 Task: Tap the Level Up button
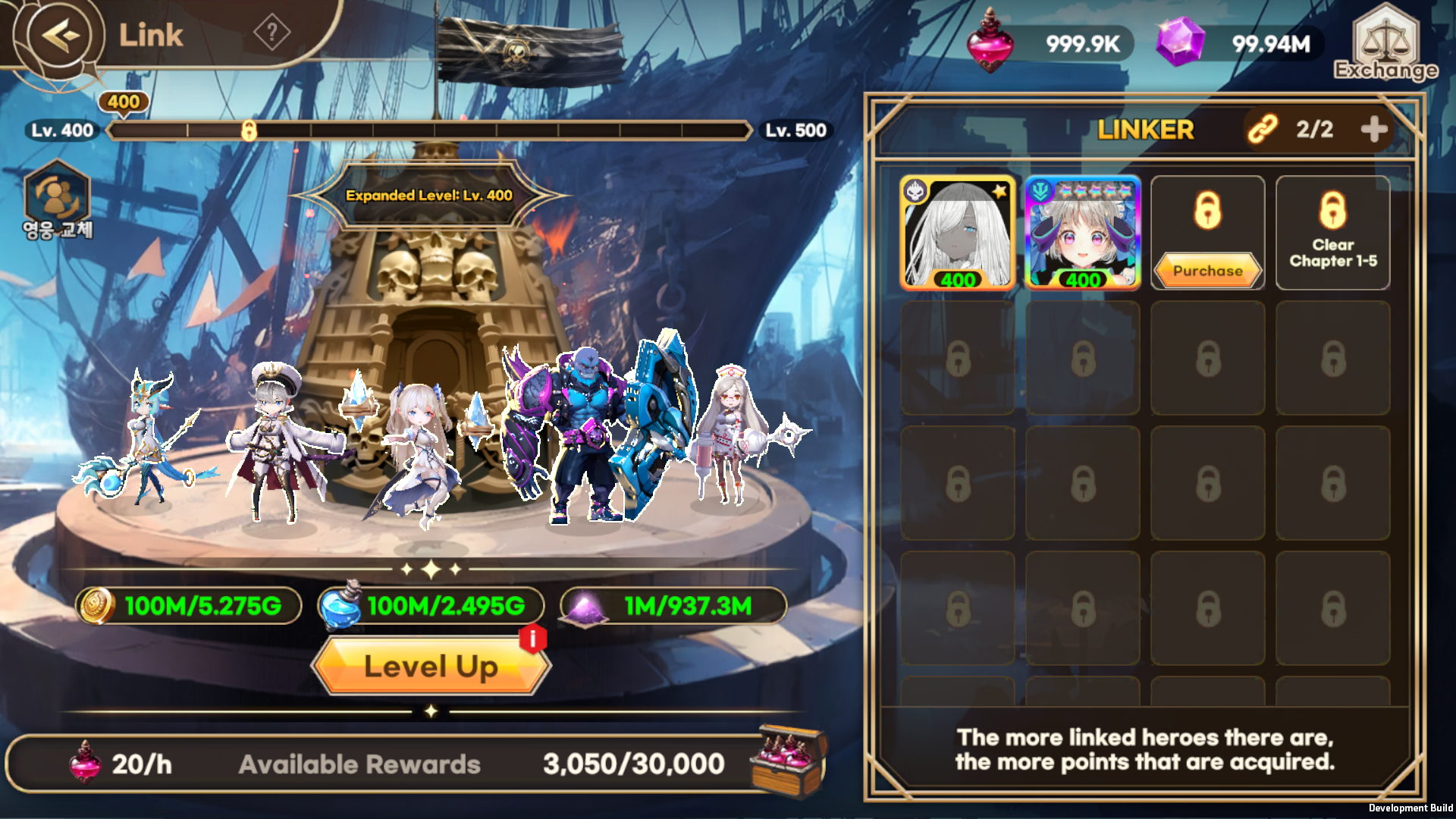[x=431, y=667]
